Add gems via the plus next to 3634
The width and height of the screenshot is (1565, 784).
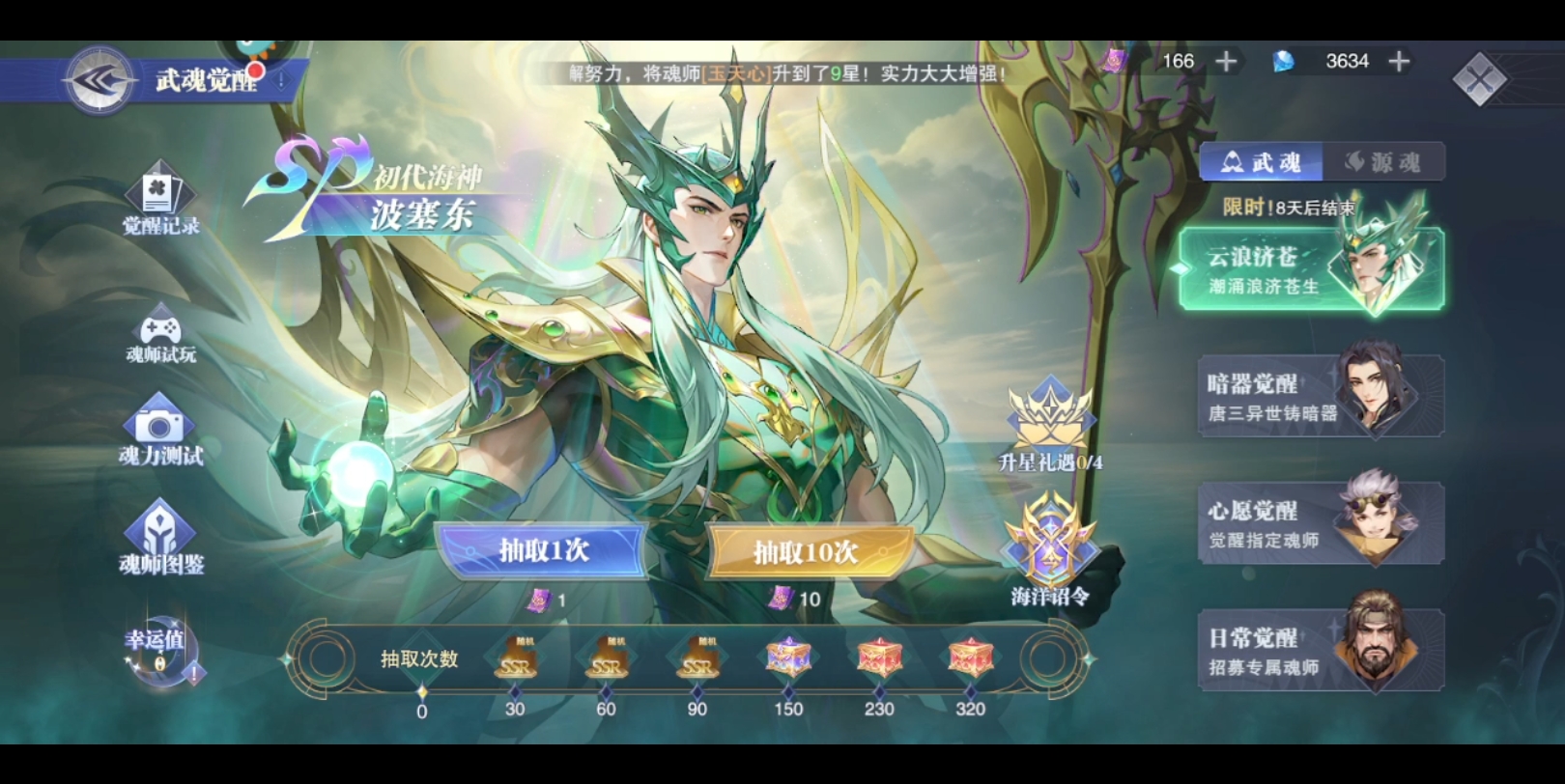pyautogui.click(x=1398, y=61)
